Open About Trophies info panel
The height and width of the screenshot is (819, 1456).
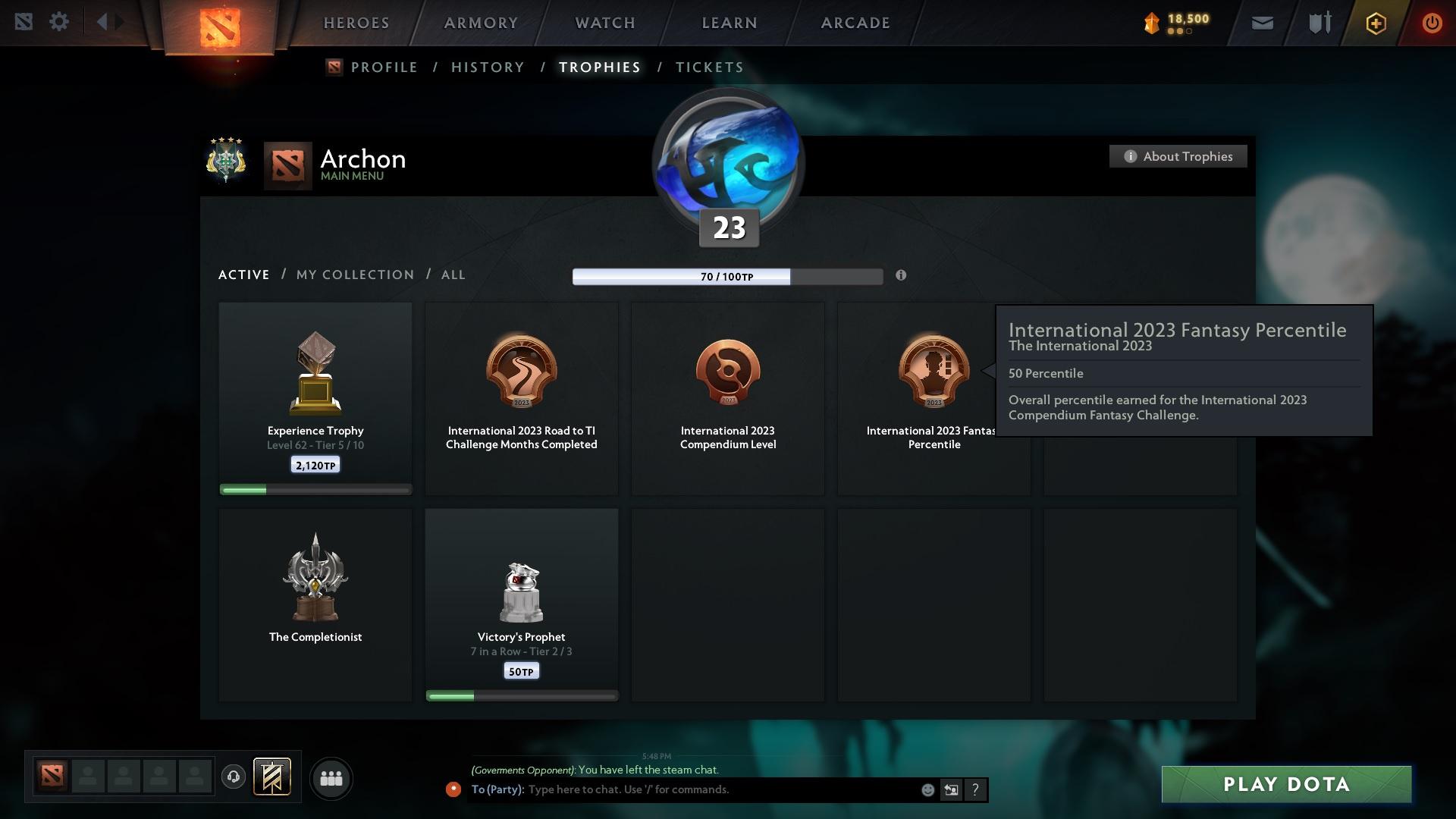1178,156
